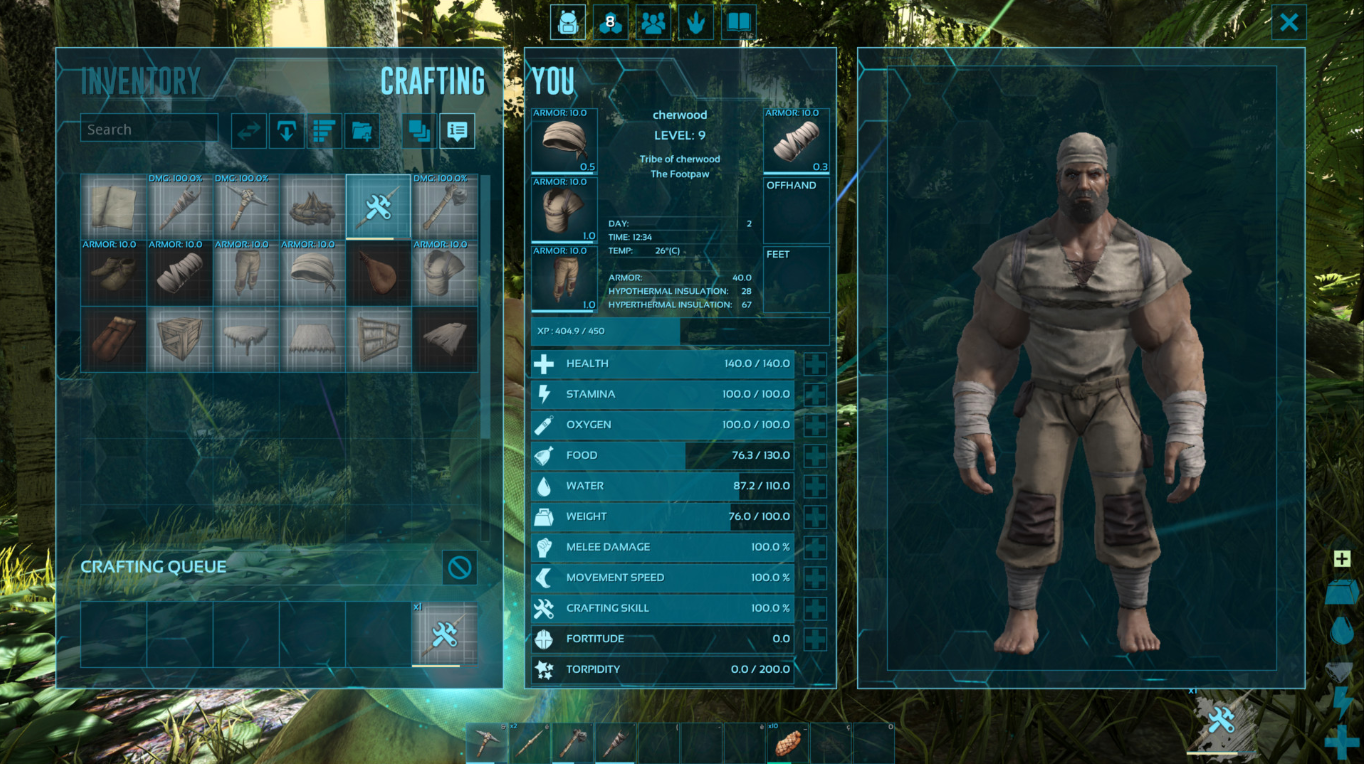Select the waterskin crafting recipe
This screenshot has height=764, width=1364.
tap(378, 273)
